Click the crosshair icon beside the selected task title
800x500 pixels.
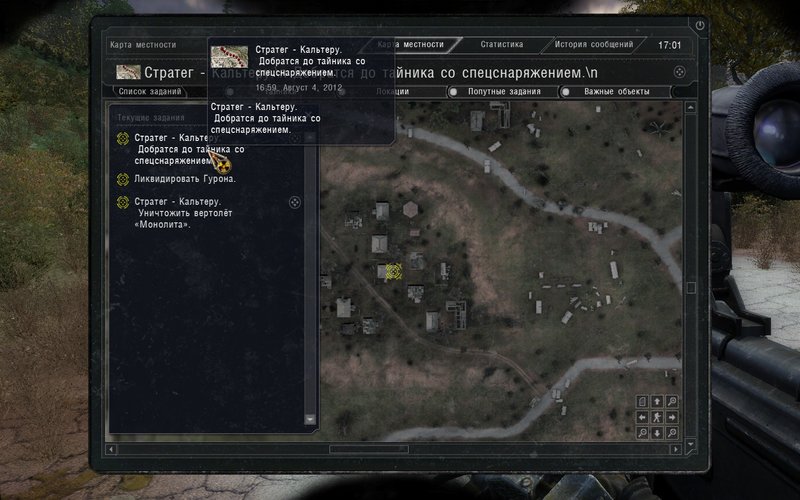(680, 72)
